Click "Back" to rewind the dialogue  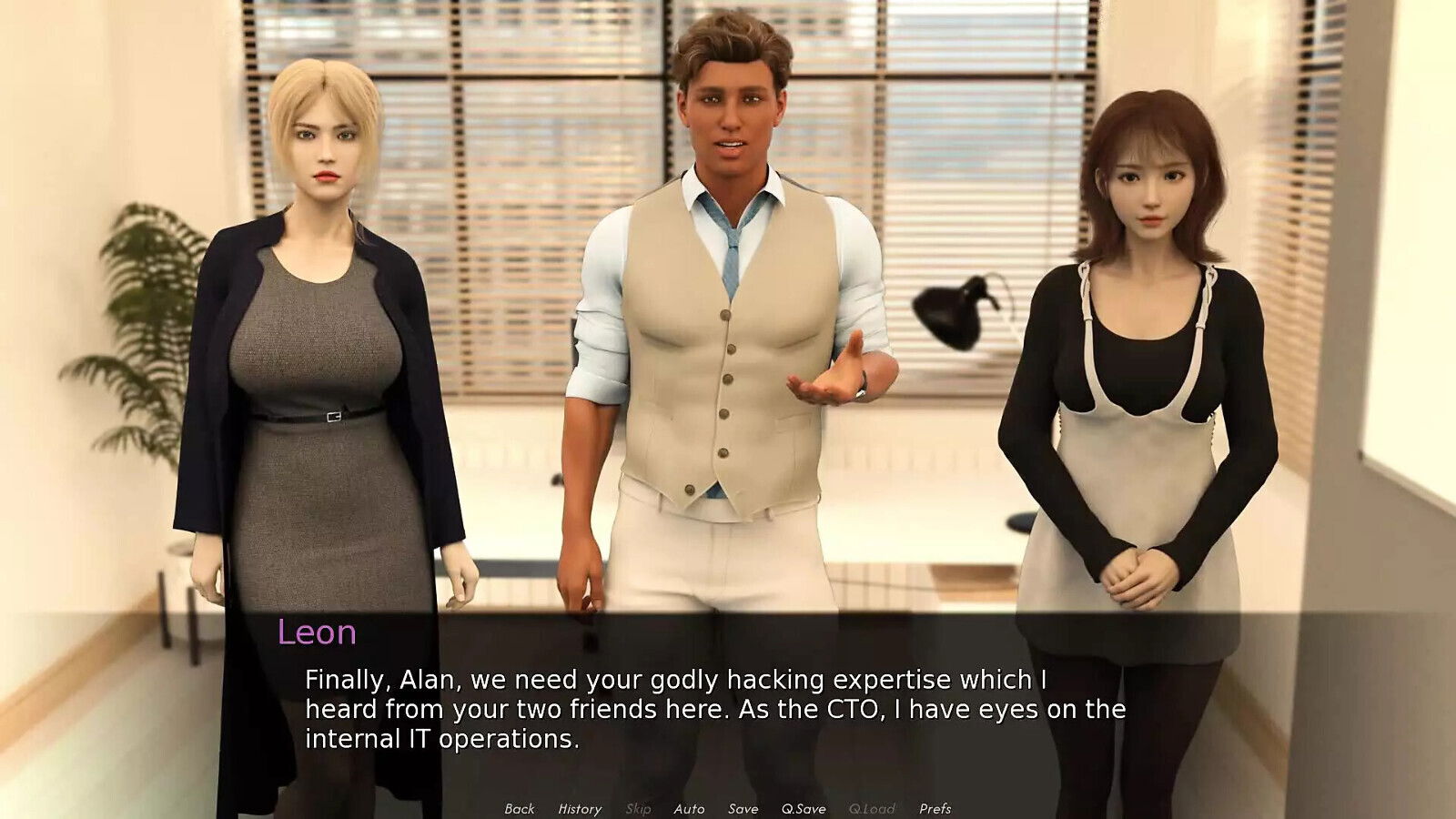(520, 808)
